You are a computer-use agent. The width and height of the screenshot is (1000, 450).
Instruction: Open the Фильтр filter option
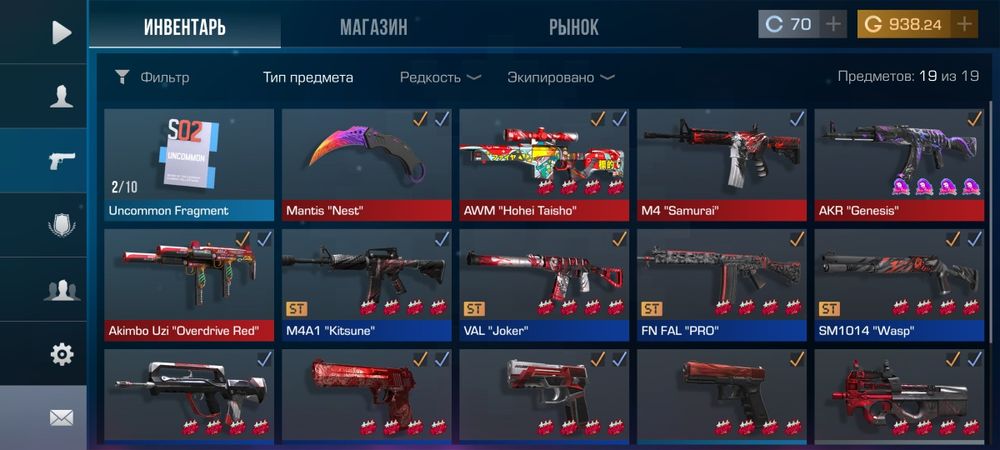click(x=152, y=77)
